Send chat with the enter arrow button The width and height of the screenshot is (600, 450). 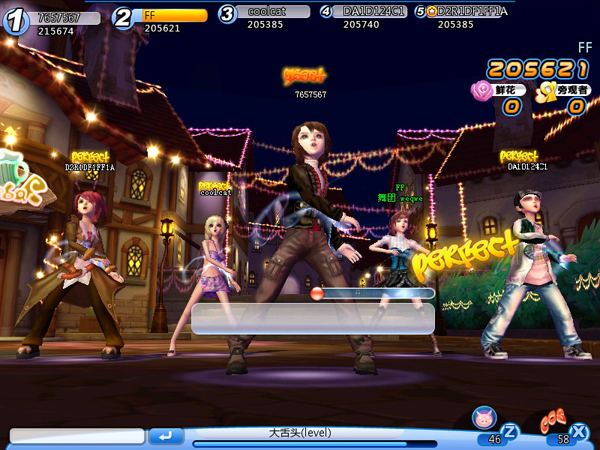coord(165,436)
